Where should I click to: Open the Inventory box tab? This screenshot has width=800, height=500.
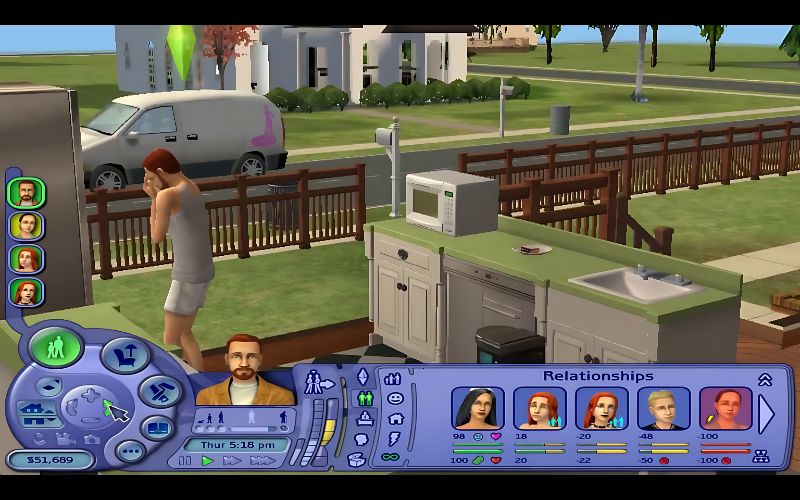pyautogui.click(x=357, y=460)
